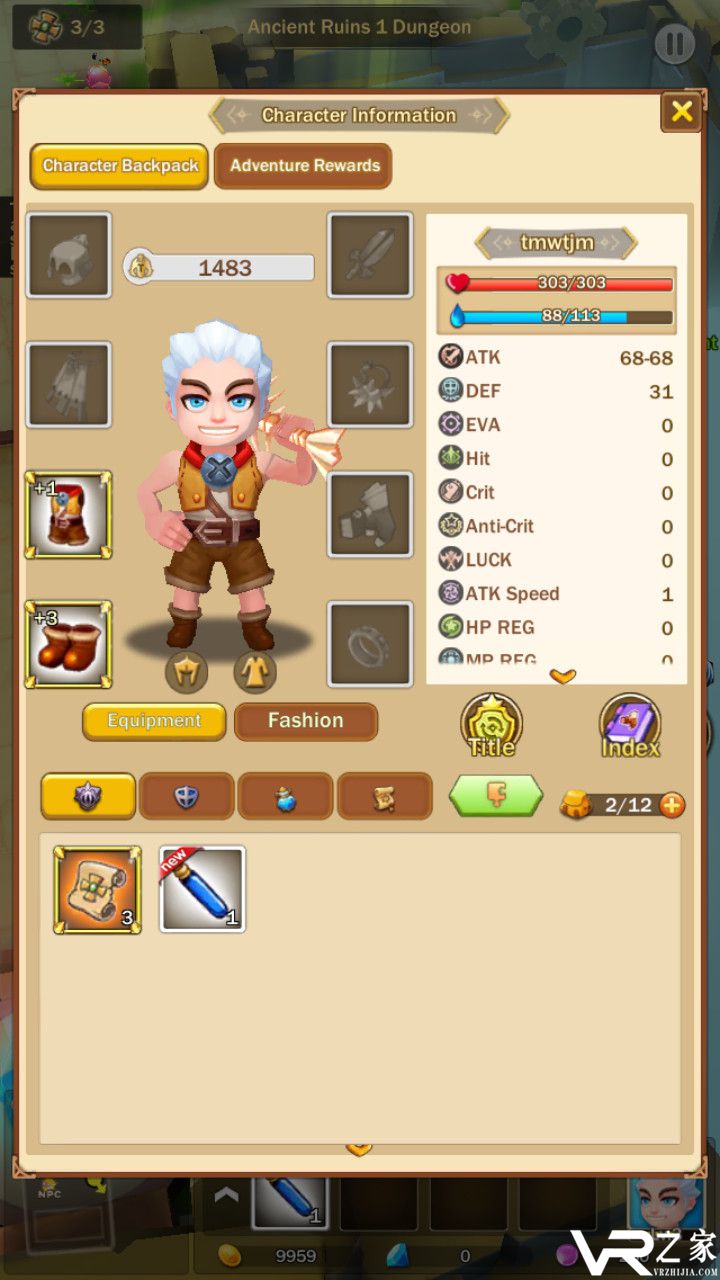Select the equipped boots slot
Image resolution: width=720 pixels, height=1280 pixels.
[68, 644]
